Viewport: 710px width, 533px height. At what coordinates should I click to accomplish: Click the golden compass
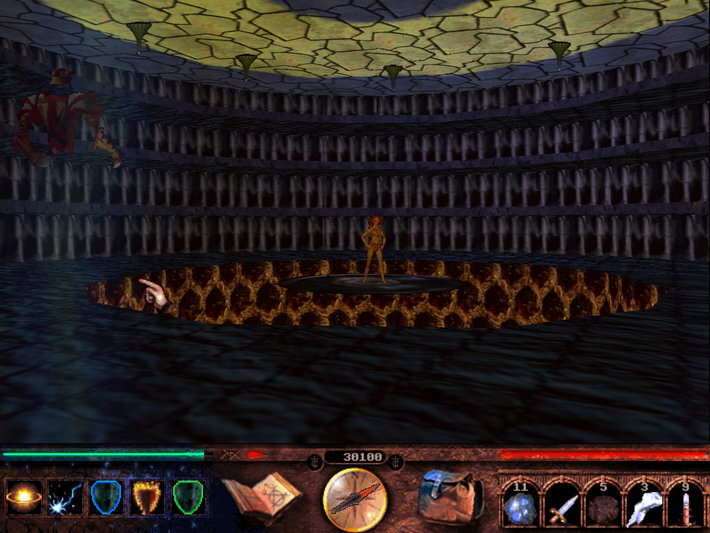pos(354,499)
